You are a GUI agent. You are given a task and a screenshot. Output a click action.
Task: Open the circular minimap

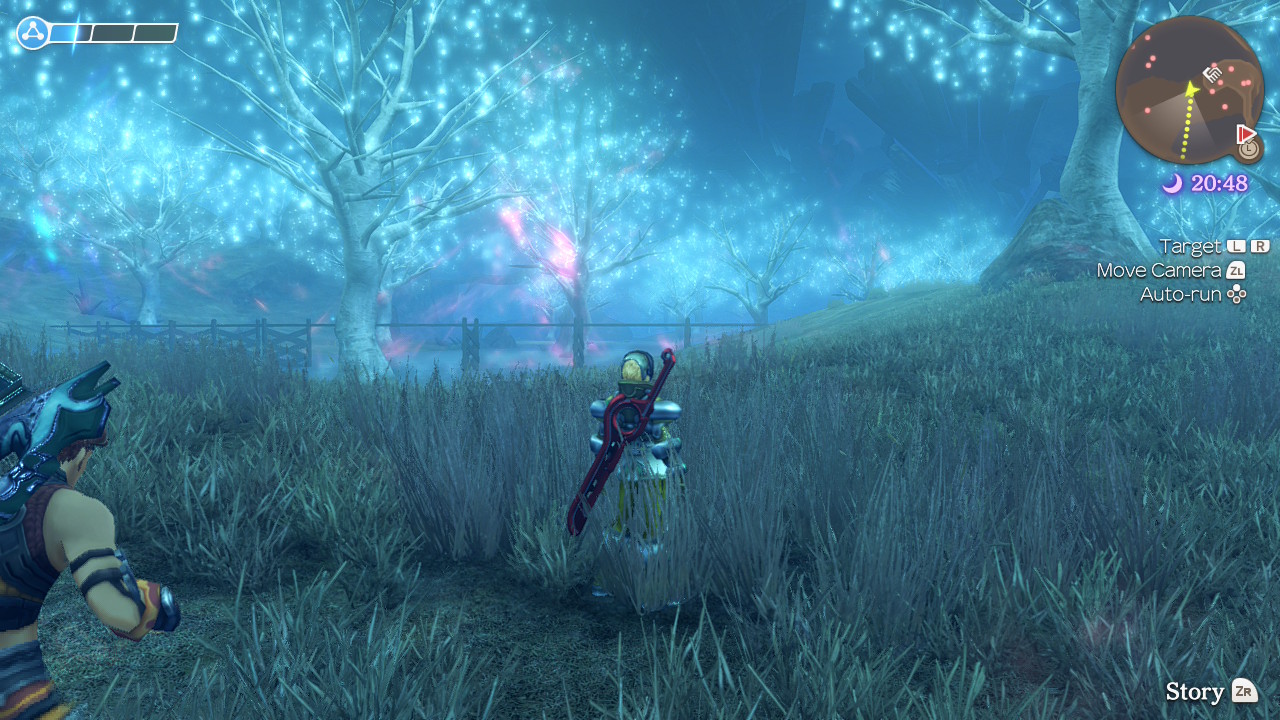point(1188,91)
